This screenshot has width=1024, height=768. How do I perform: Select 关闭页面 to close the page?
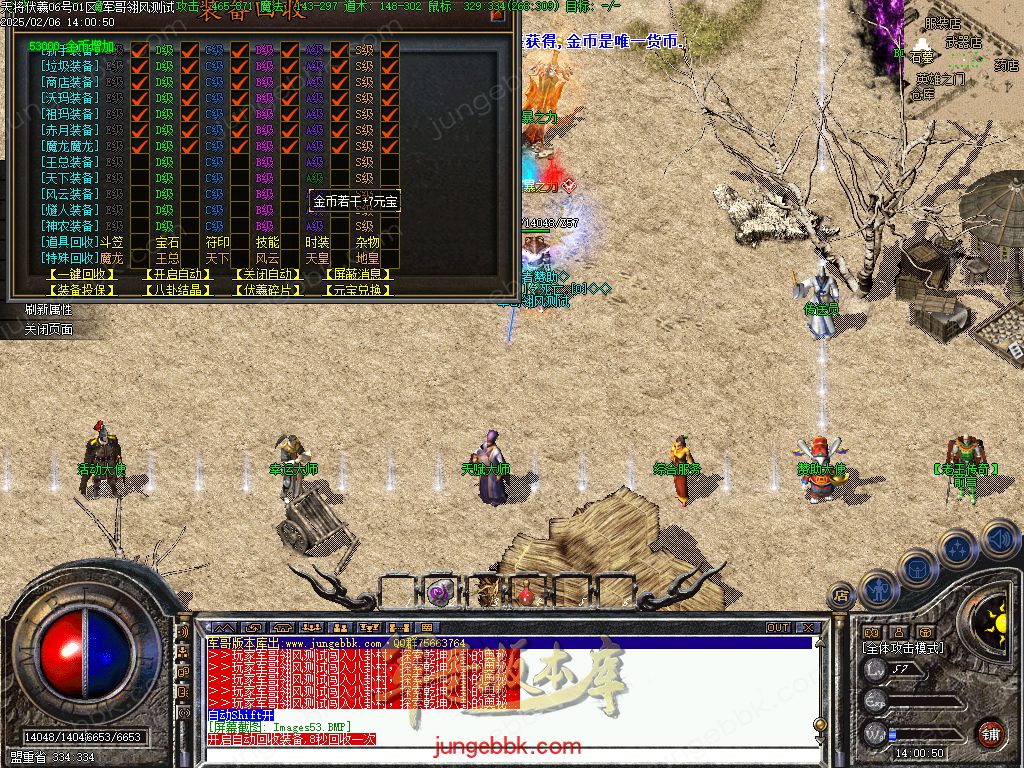[48, 329]
